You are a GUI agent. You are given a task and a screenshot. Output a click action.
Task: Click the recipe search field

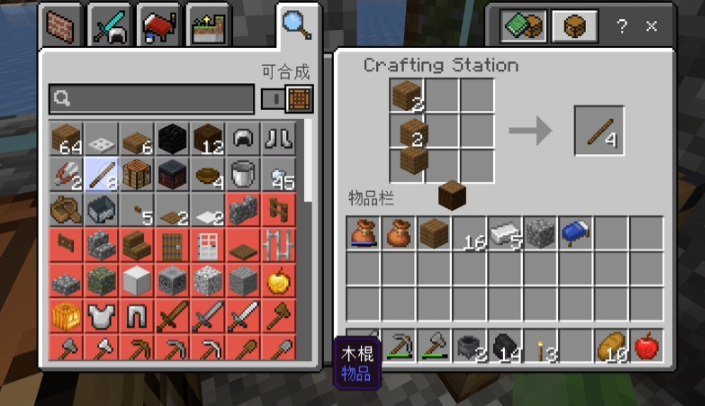click(152, 99)
